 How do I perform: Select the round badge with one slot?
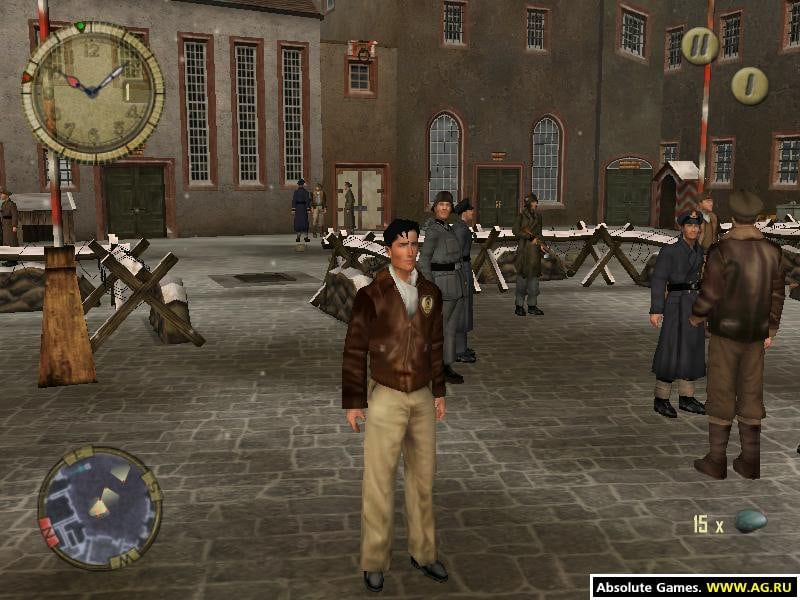pos(749,85)
